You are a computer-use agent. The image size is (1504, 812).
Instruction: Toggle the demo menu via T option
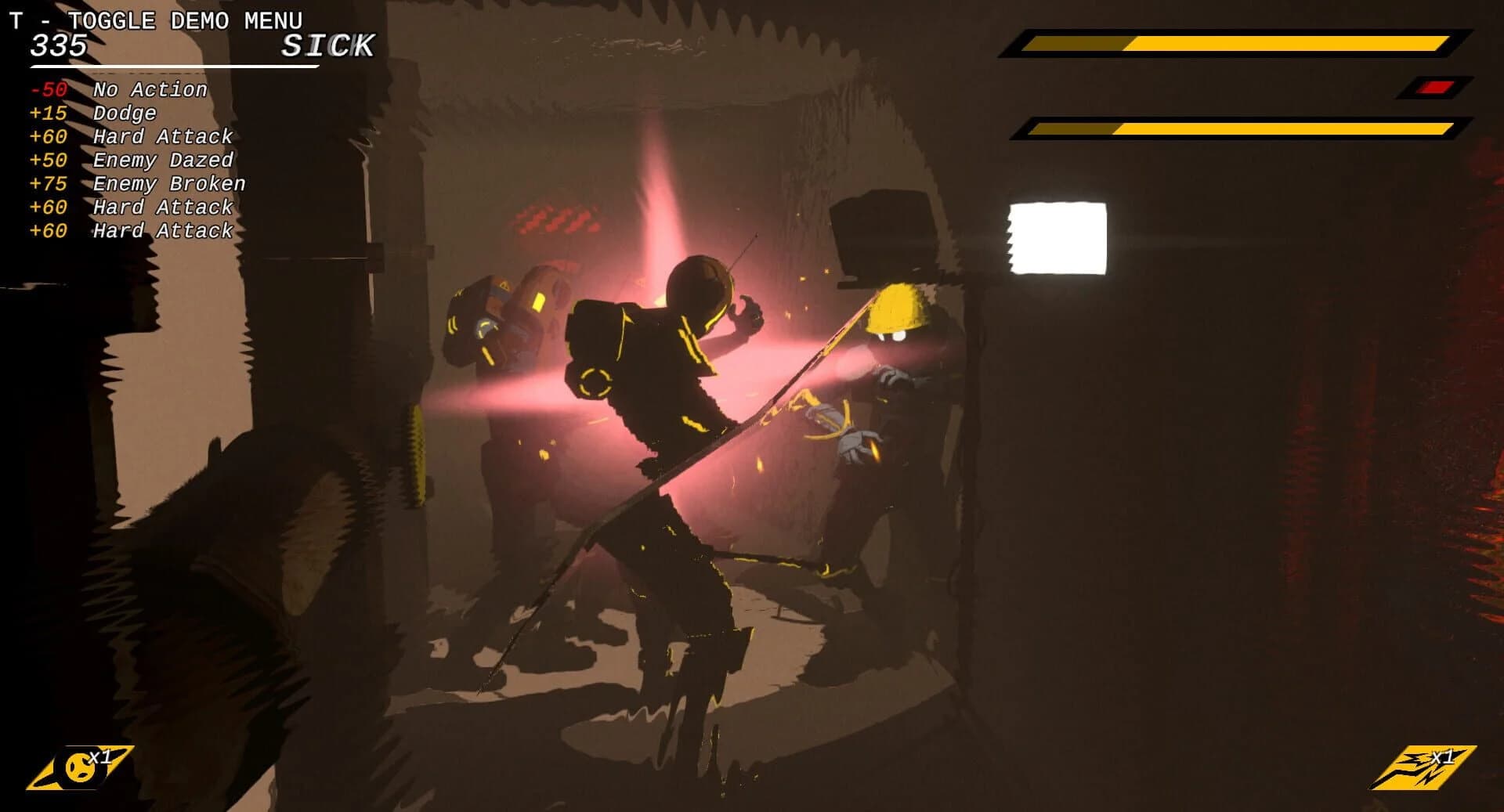tap(157, 20)
